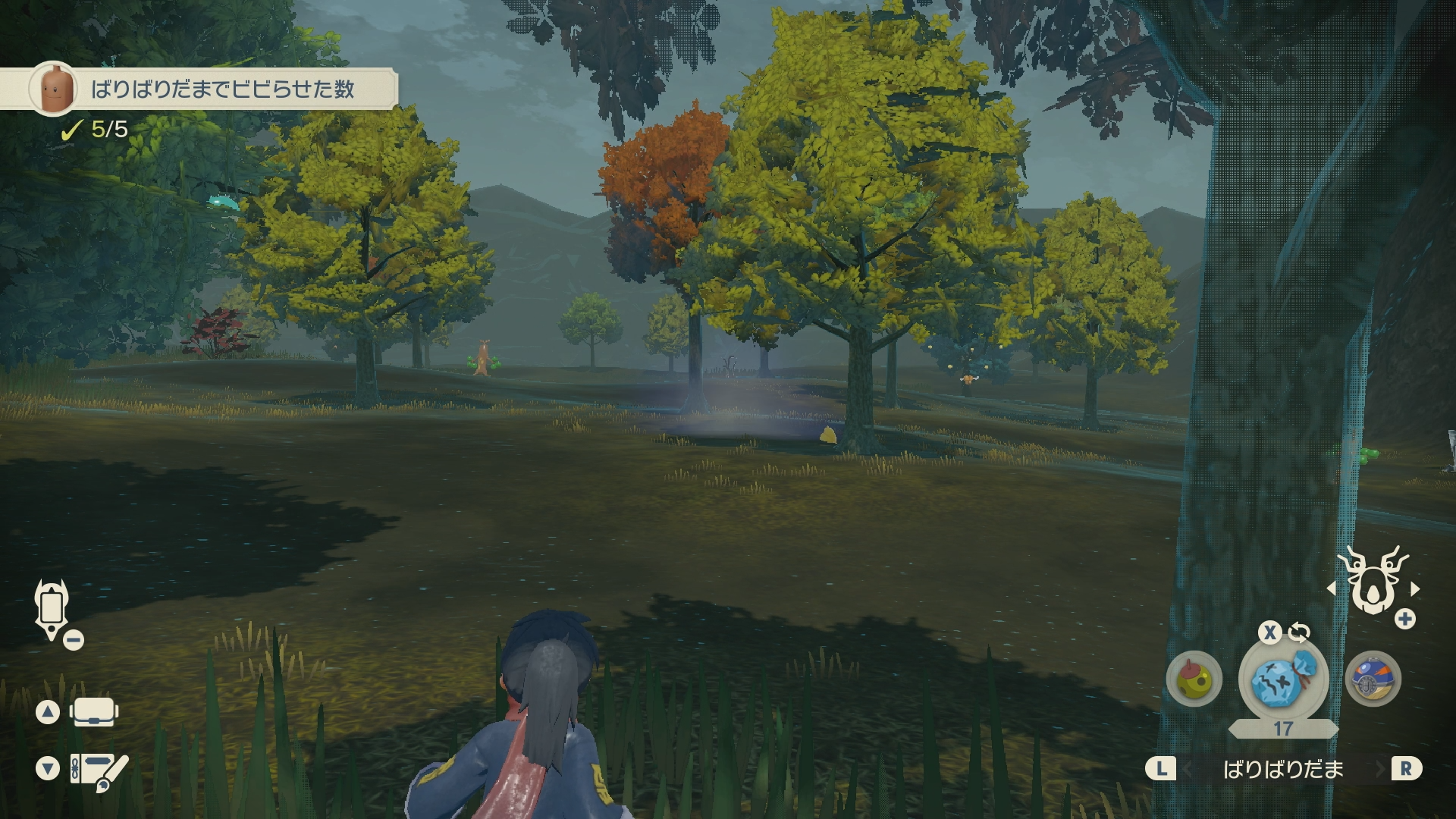Select the Scatter Bang item slot
The width and height of the screenshot is (1456, 819).
tap(1282, 679)
